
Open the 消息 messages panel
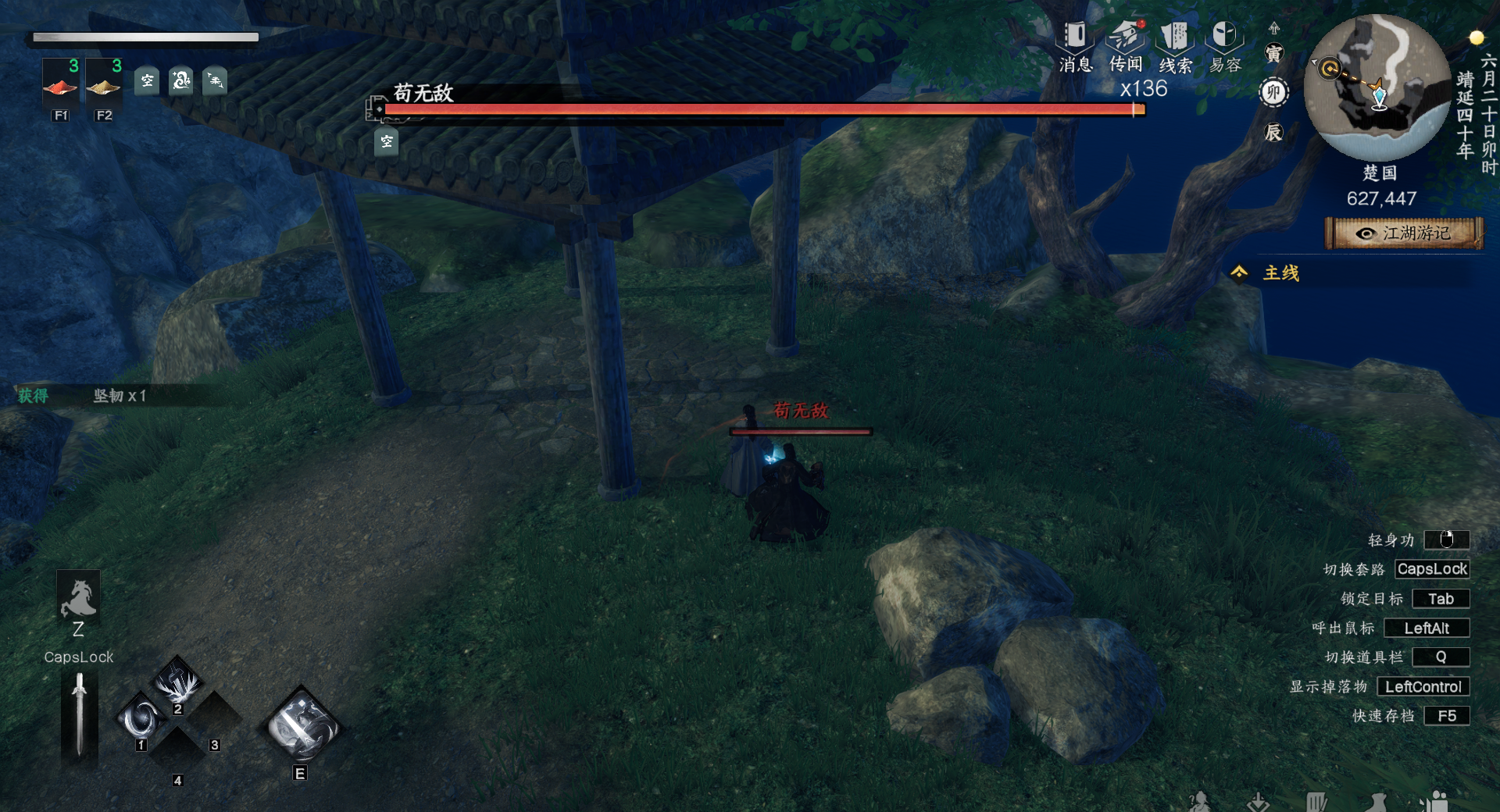pyautogui.click(x=1075, y=45)
